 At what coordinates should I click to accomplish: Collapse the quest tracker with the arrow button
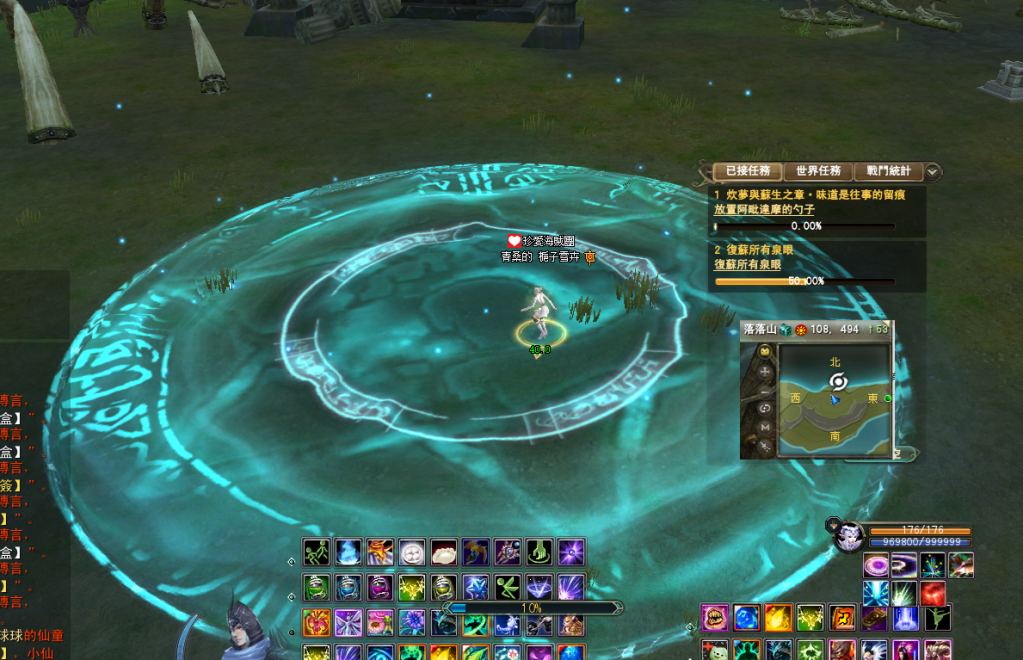click(x=933, y=172)
